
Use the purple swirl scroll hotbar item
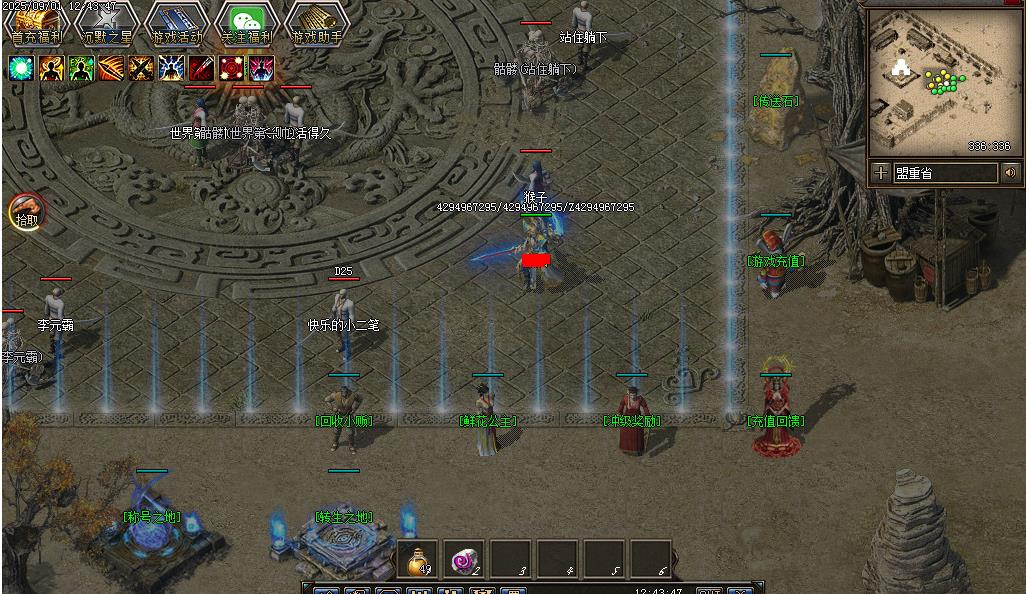[x=464, y=559]
